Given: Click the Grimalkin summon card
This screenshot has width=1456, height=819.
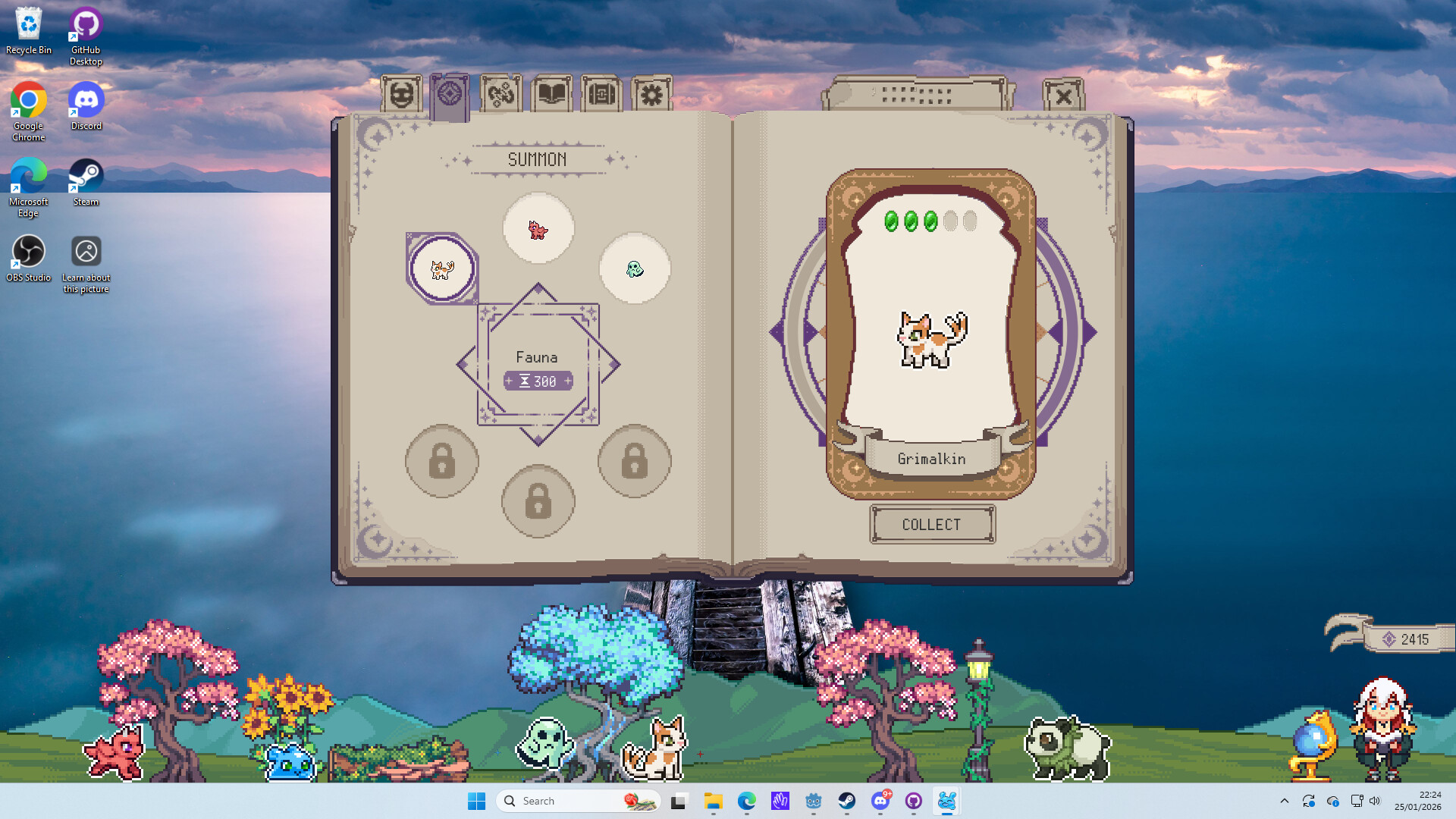Looking at the screenshot, I should pyautogui.click(x=931, y=334).
